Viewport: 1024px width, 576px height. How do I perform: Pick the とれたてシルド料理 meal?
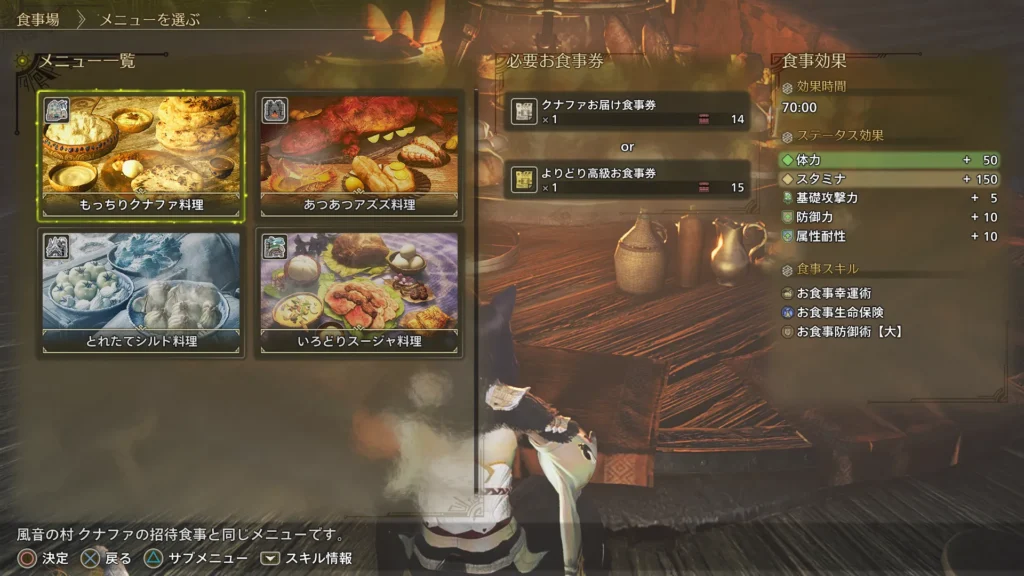(x=141, y=292)
